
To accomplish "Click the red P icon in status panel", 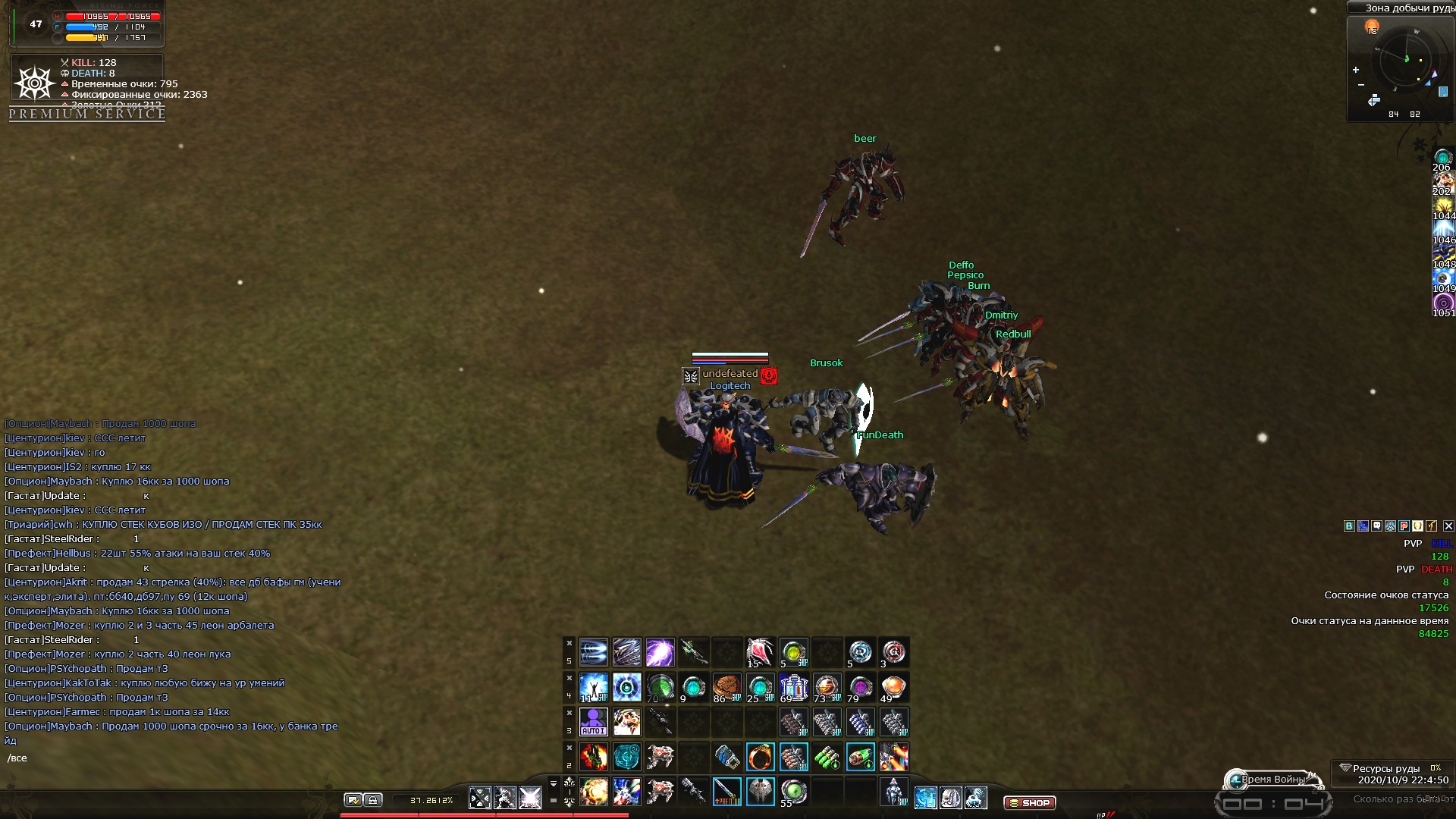I will coord(1404,526).
